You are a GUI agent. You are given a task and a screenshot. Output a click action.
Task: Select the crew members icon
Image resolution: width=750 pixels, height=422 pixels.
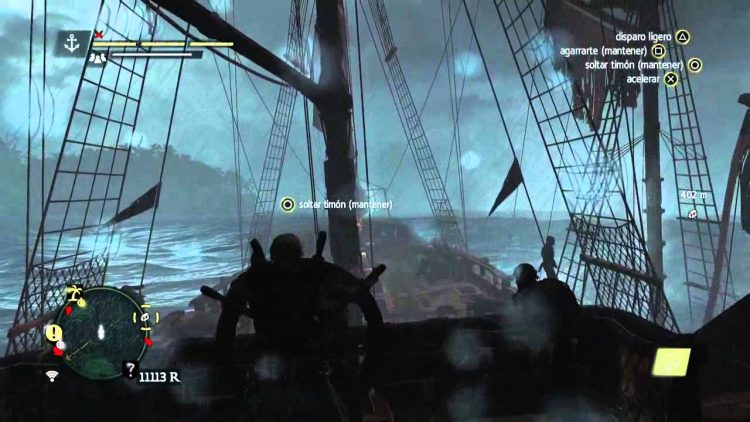pos(98,58)
